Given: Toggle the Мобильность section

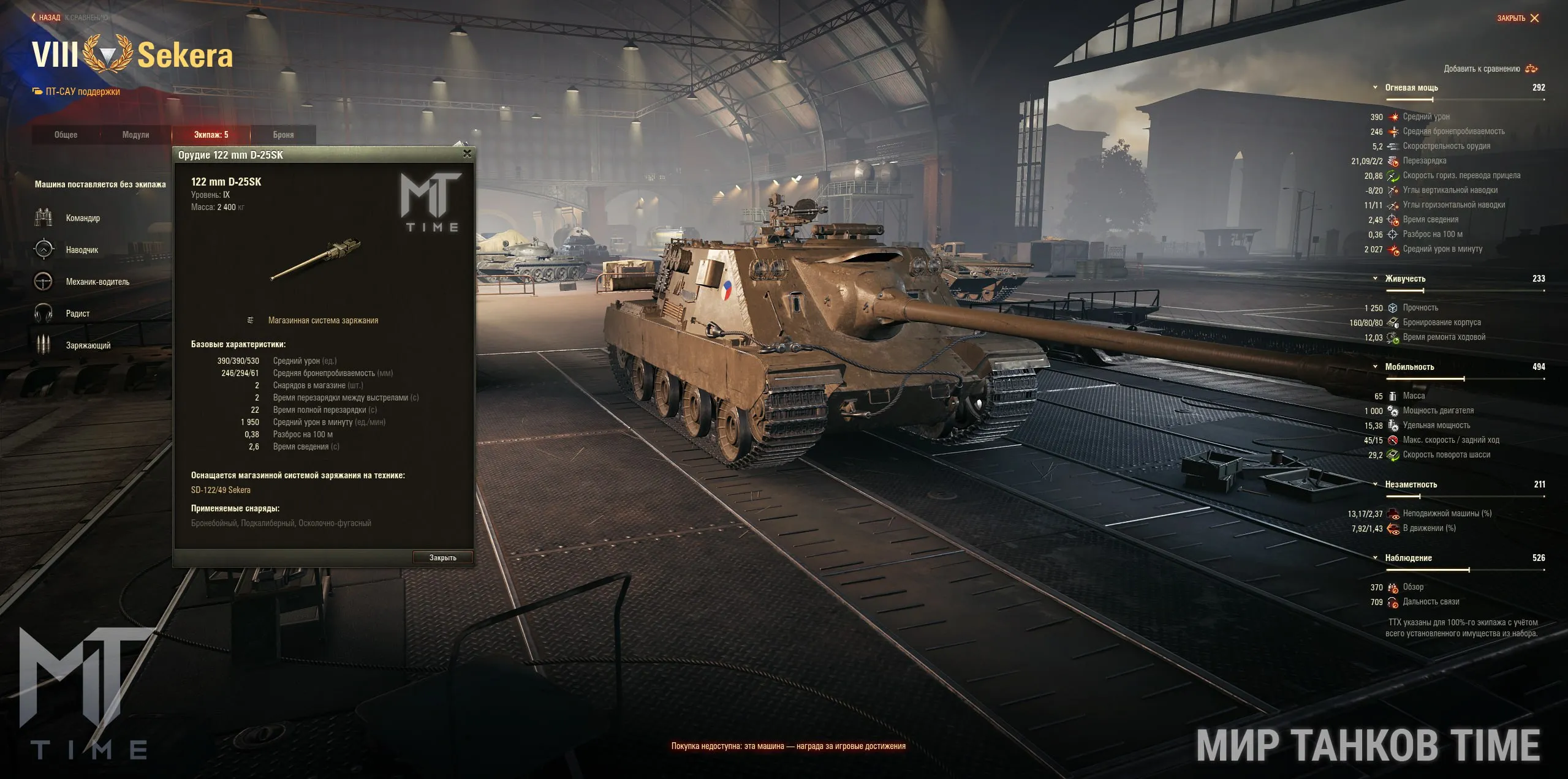Looking at the screenshot, I should (1376, 367).
